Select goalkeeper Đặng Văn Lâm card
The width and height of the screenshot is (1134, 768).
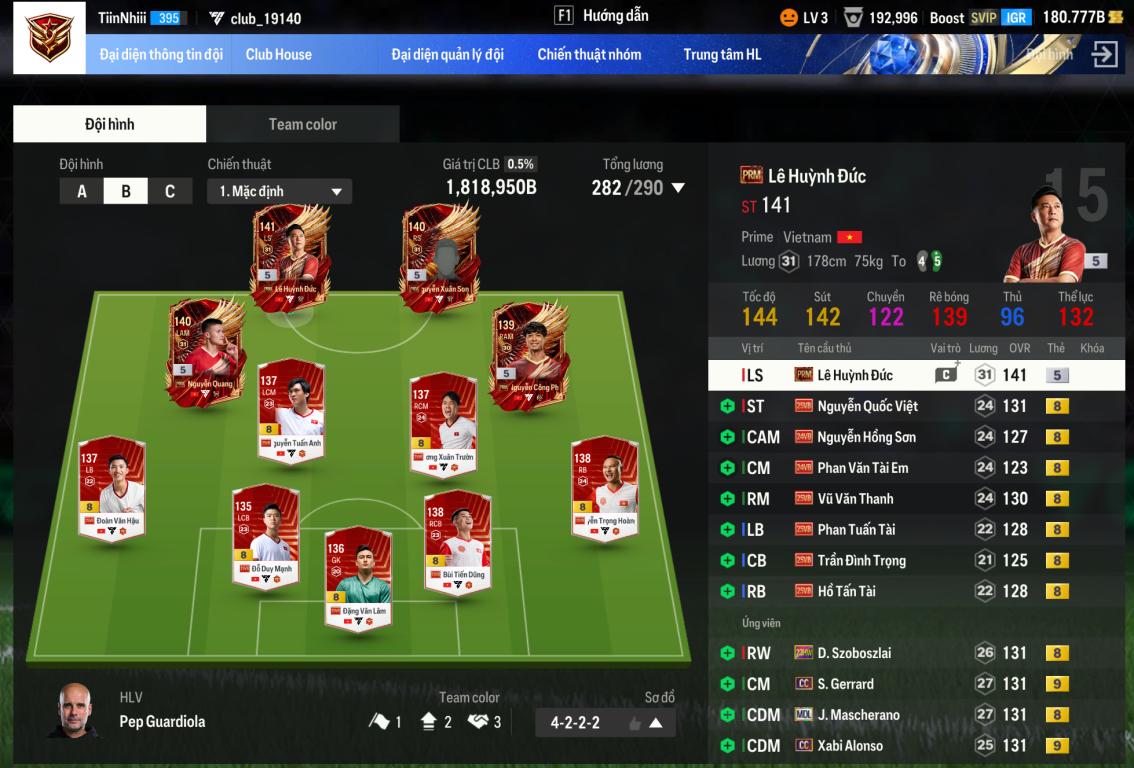tap(358, 578)
